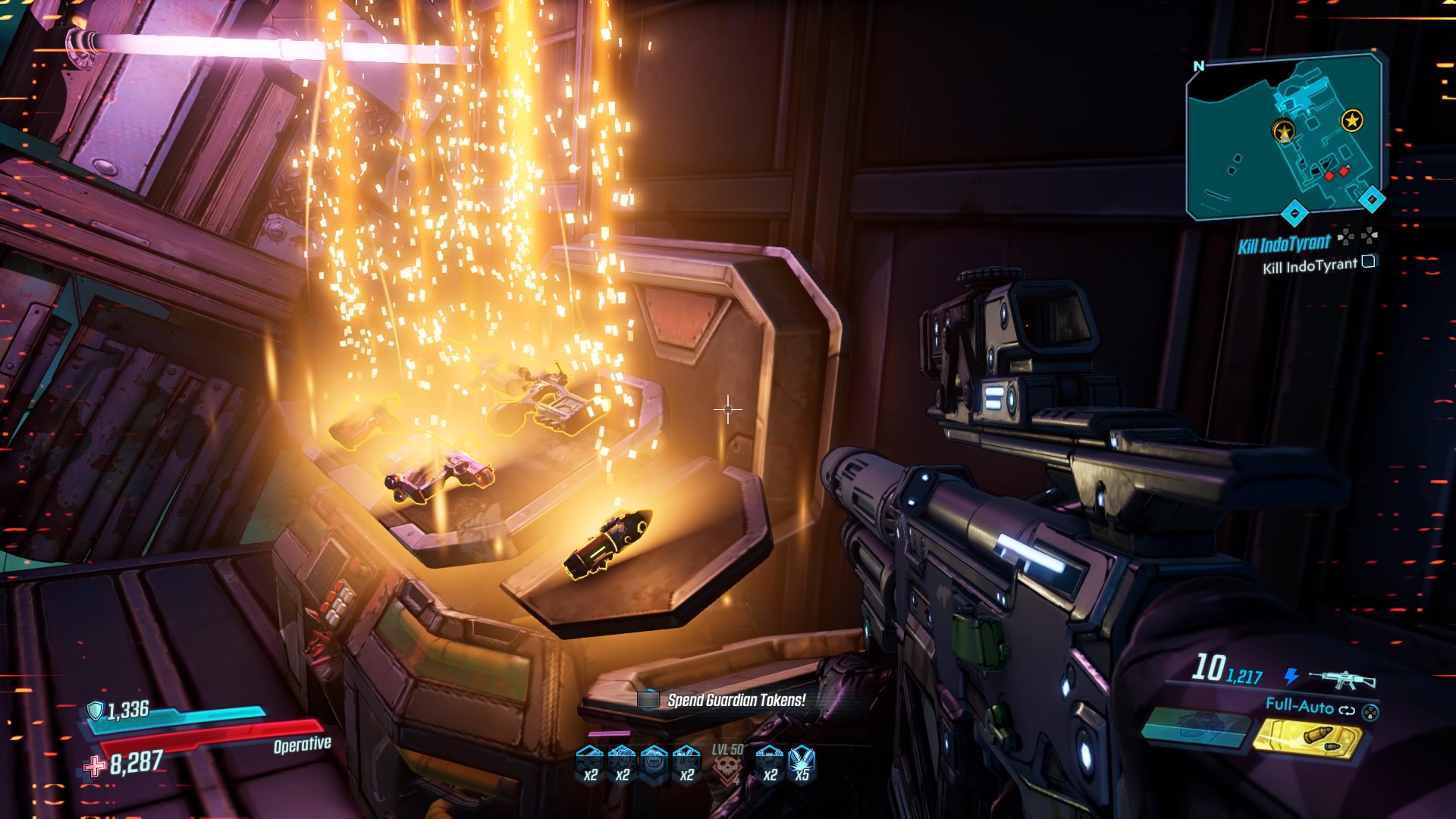Viewport: 1456px width, 819px height.
Task: Click the gold star objective marker on the minimap
Action: point(1351,120)
